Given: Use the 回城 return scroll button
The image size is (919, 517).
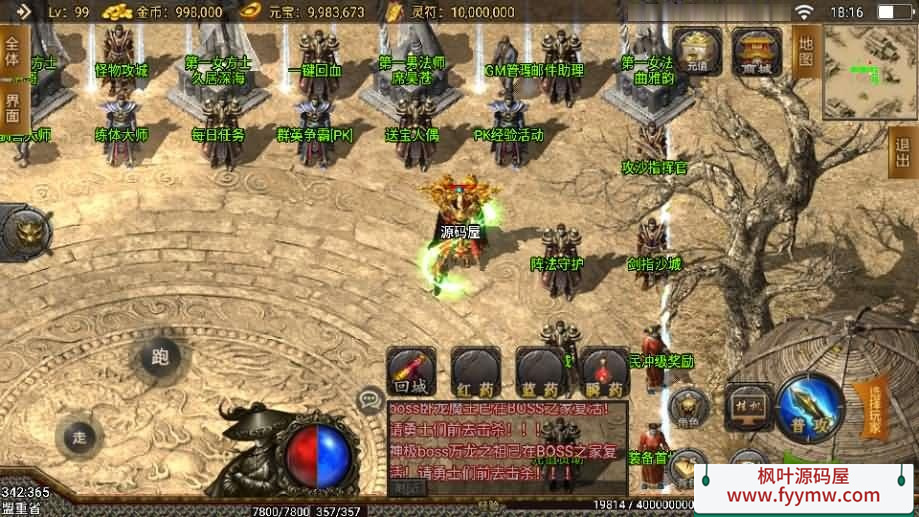Looking at the screenshot, I should (x=412, y=372).
